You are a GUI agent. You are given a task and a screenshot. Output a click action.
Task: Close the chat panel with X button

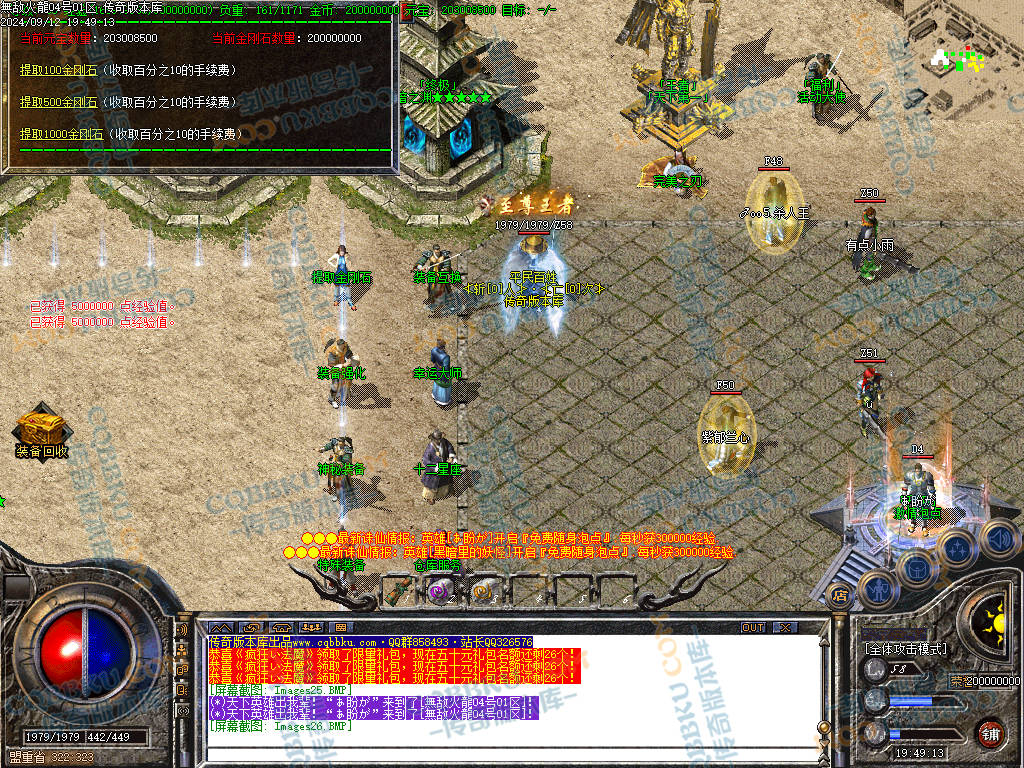click(x=786, y=627)
